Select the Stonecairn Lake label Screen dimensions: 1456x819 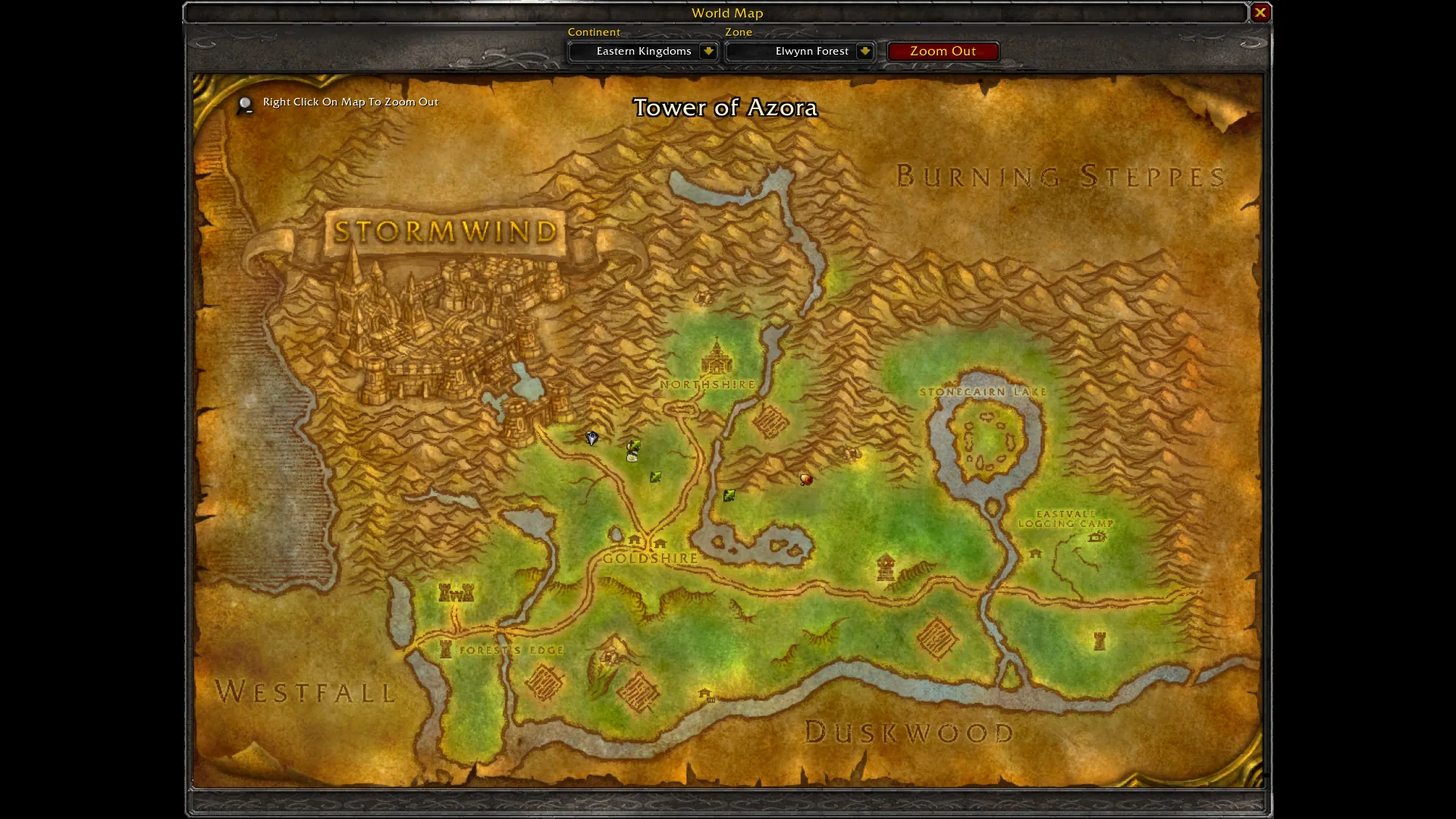983,392
